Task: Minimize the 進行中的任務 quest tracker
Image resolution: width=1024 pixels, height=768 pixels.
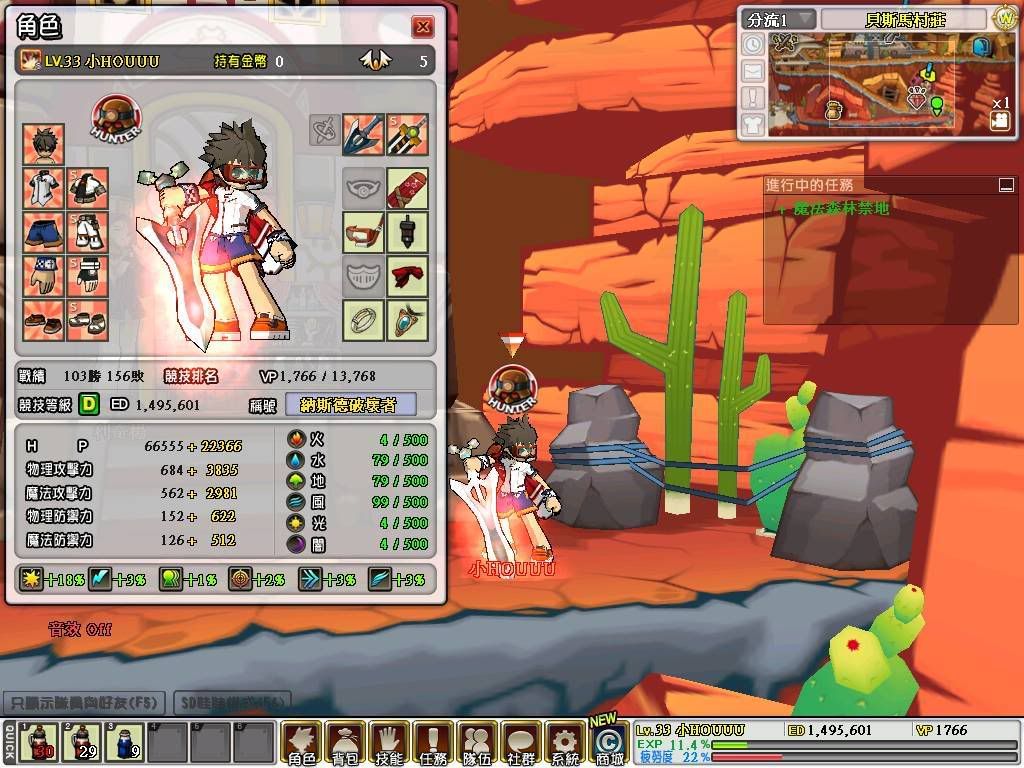Action: tap(1005, 185)
